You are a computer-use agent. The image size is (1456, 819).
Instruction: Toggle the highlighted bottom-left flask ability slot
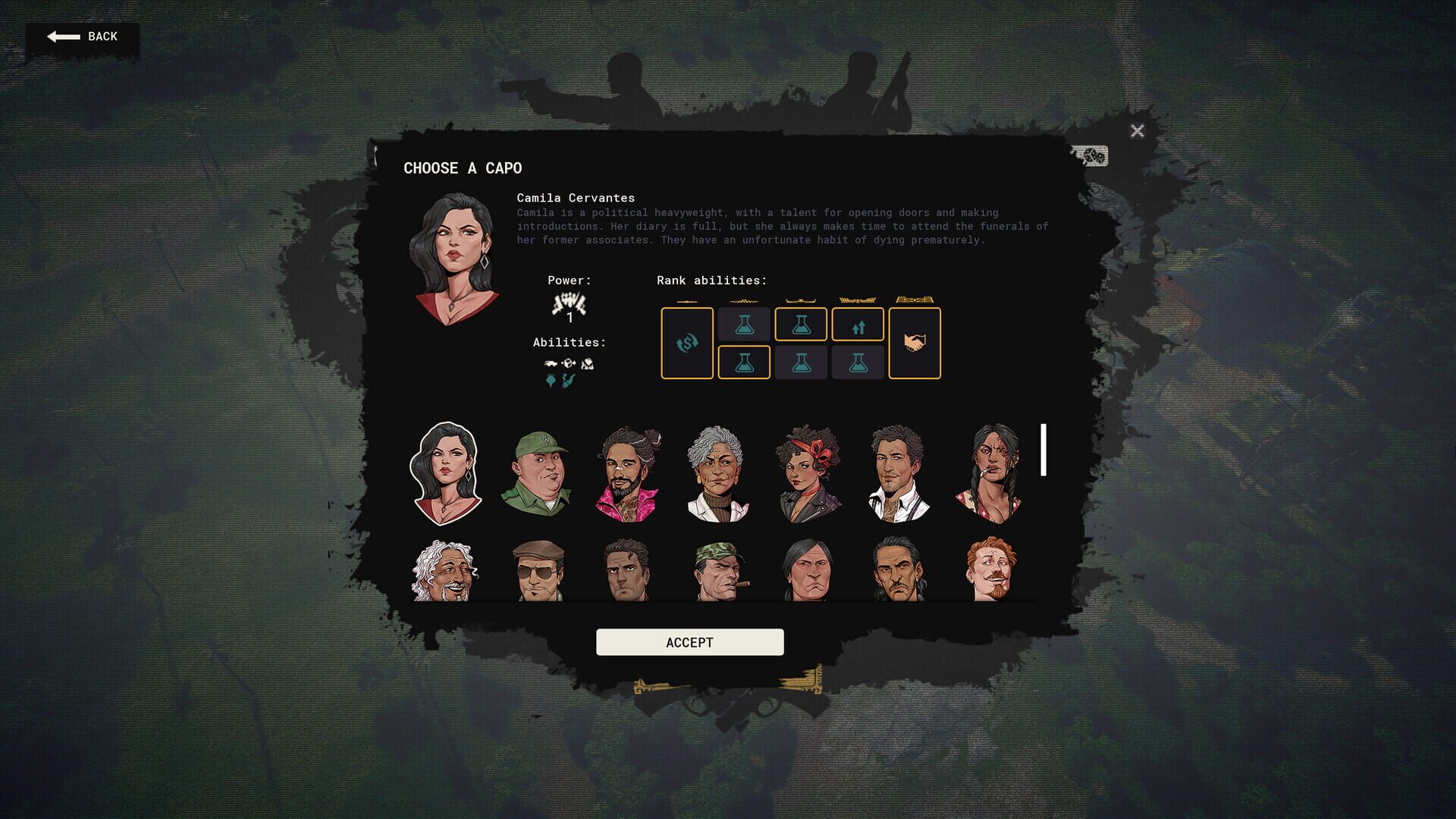(x=744, y=364)
